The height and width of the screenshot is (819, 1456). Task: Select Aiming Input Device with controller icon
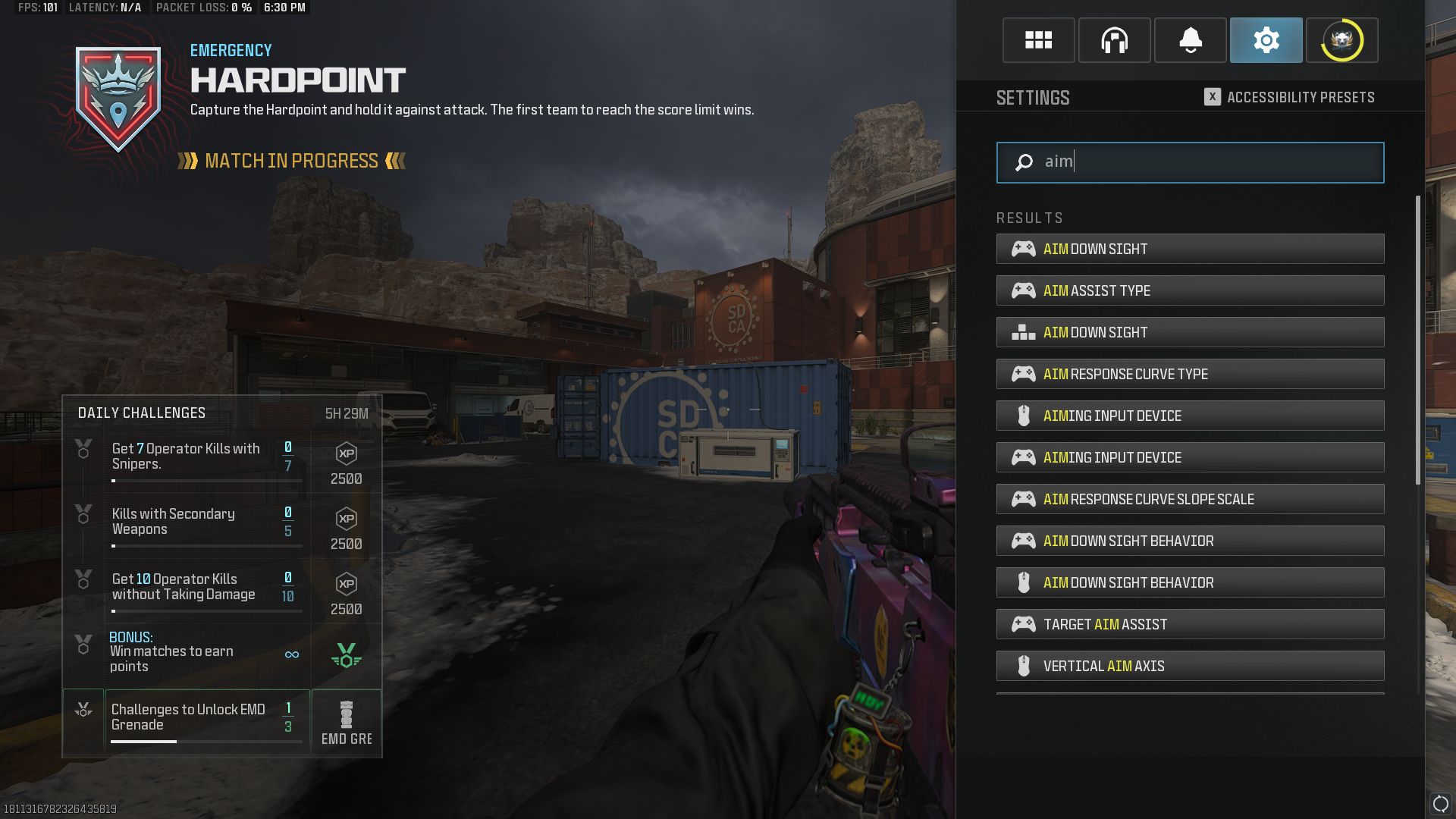click(1190, 457)
